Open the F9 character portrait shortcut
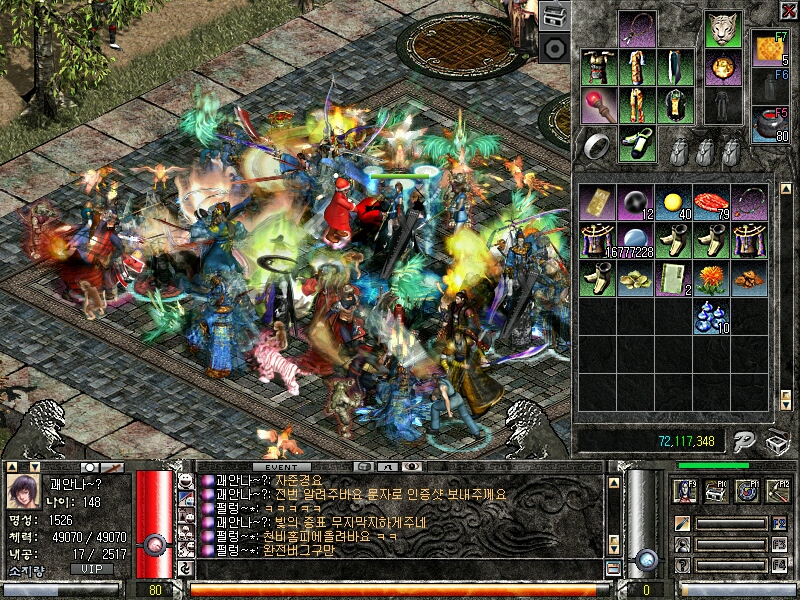The width and height of the screenshot is (800, 600). (685, 490)
